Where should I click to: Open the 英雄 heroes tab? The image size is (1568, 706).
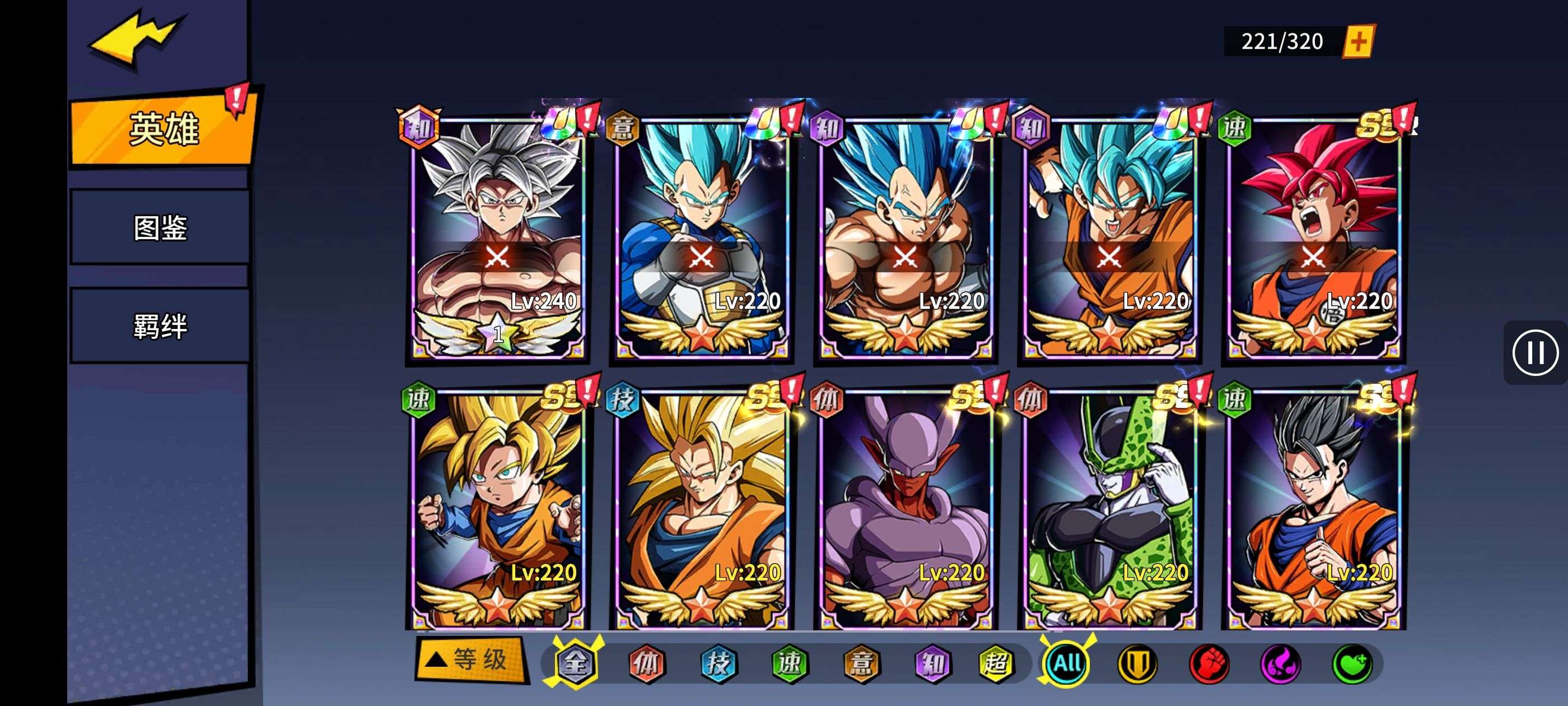(x=163, y=129)
